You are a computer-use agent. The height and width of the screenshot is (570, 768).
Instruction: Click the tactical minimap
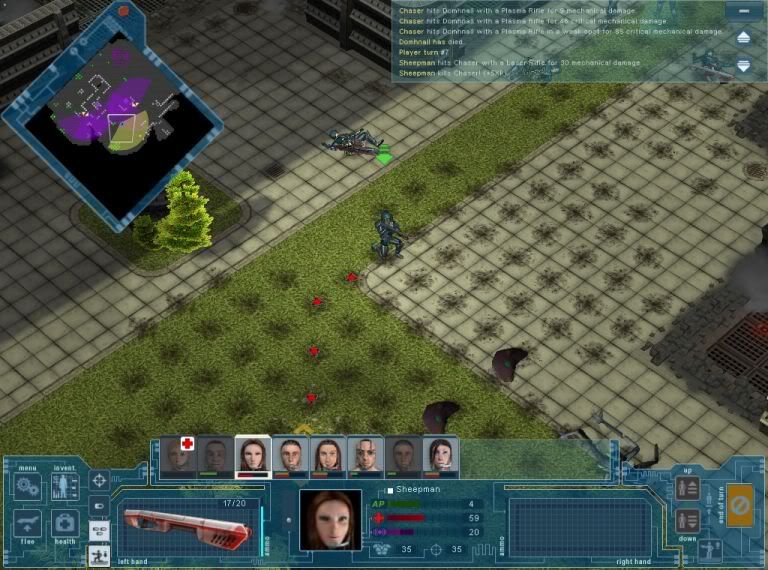(x=120, y=125)
